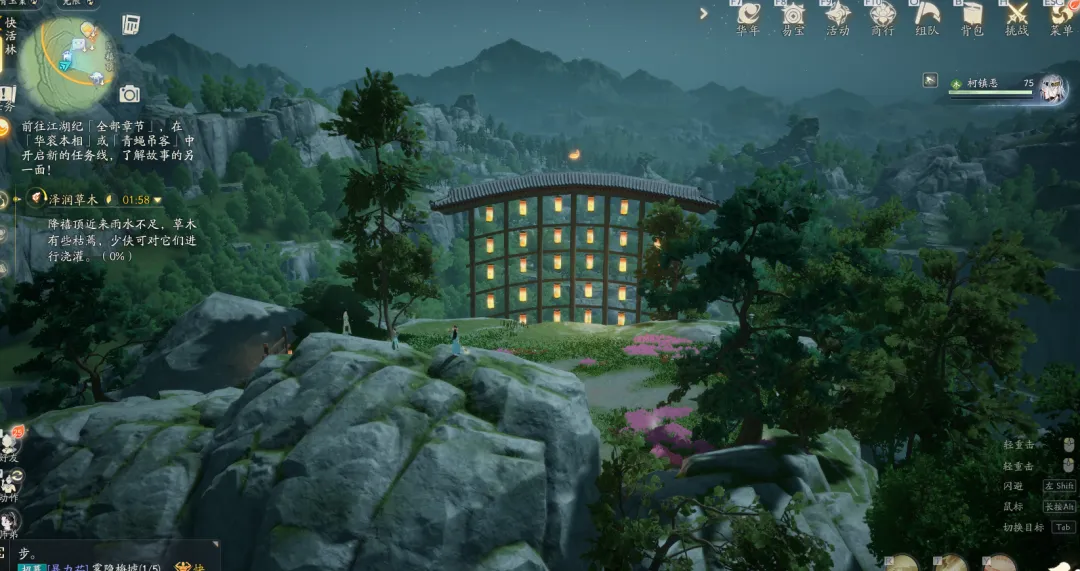Open the 背包 backpack
This screenshot has height=571, width=1080.
coord(972,16)
